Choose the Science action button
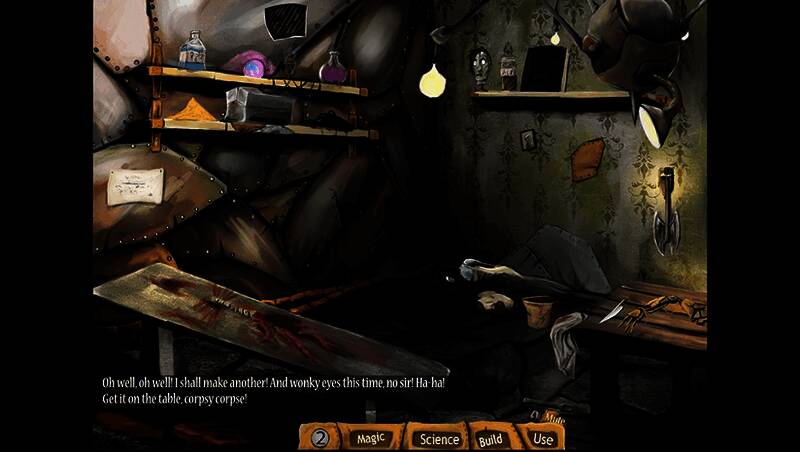 click(x=439, y=438)
